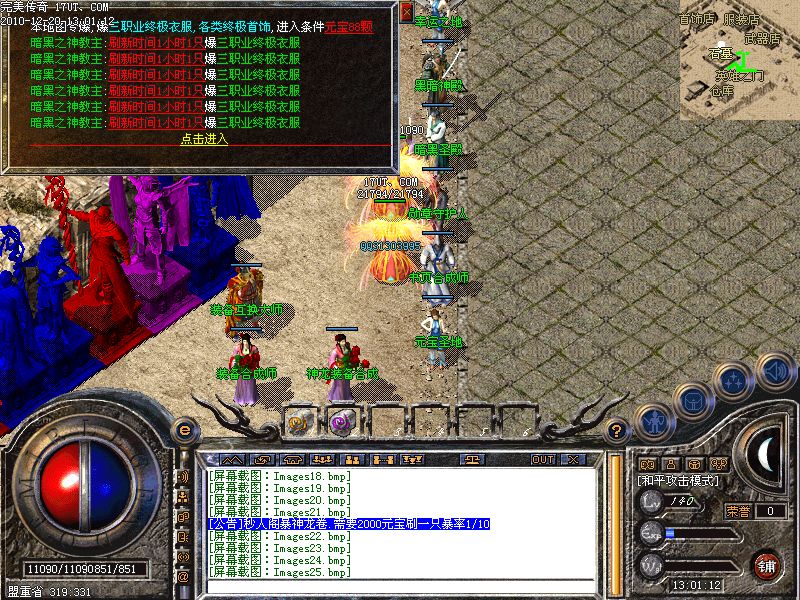Click the yellow 点击进入 link
This screenshot has width=800, height=600.
(204, 139)
